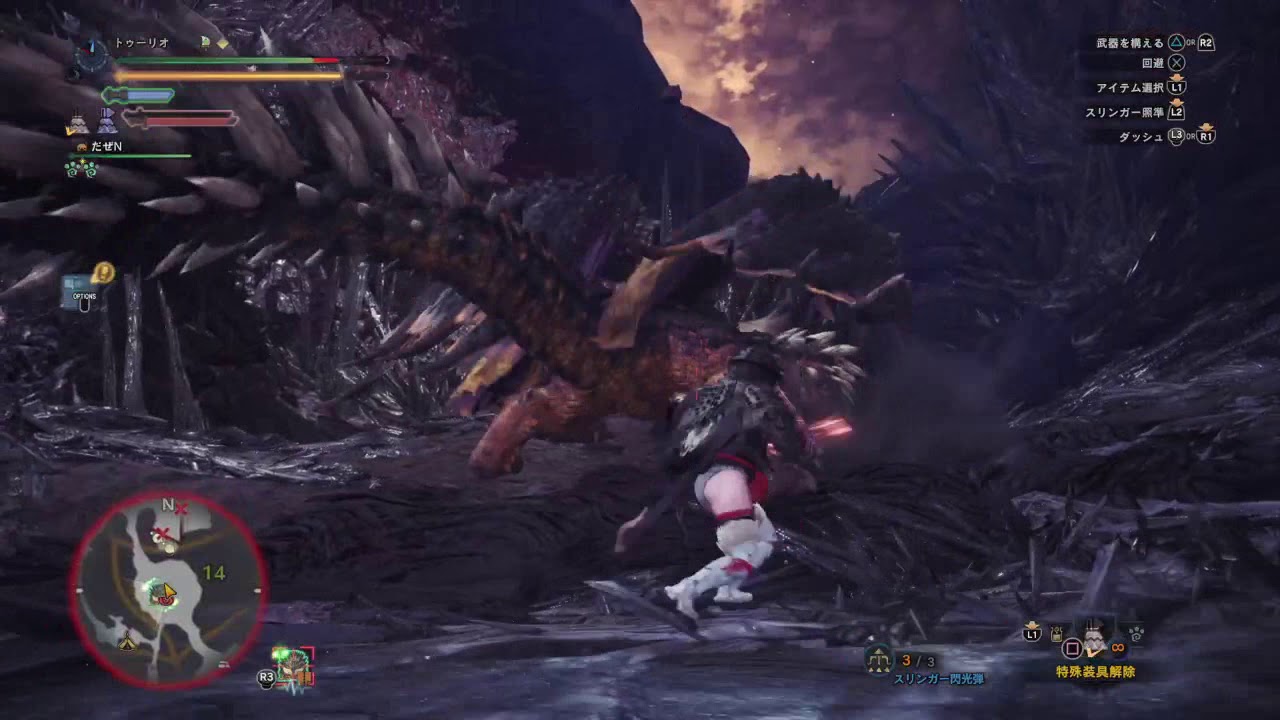Select the equipped mantle icon near 特殊装具解除

click(1093, 640)
